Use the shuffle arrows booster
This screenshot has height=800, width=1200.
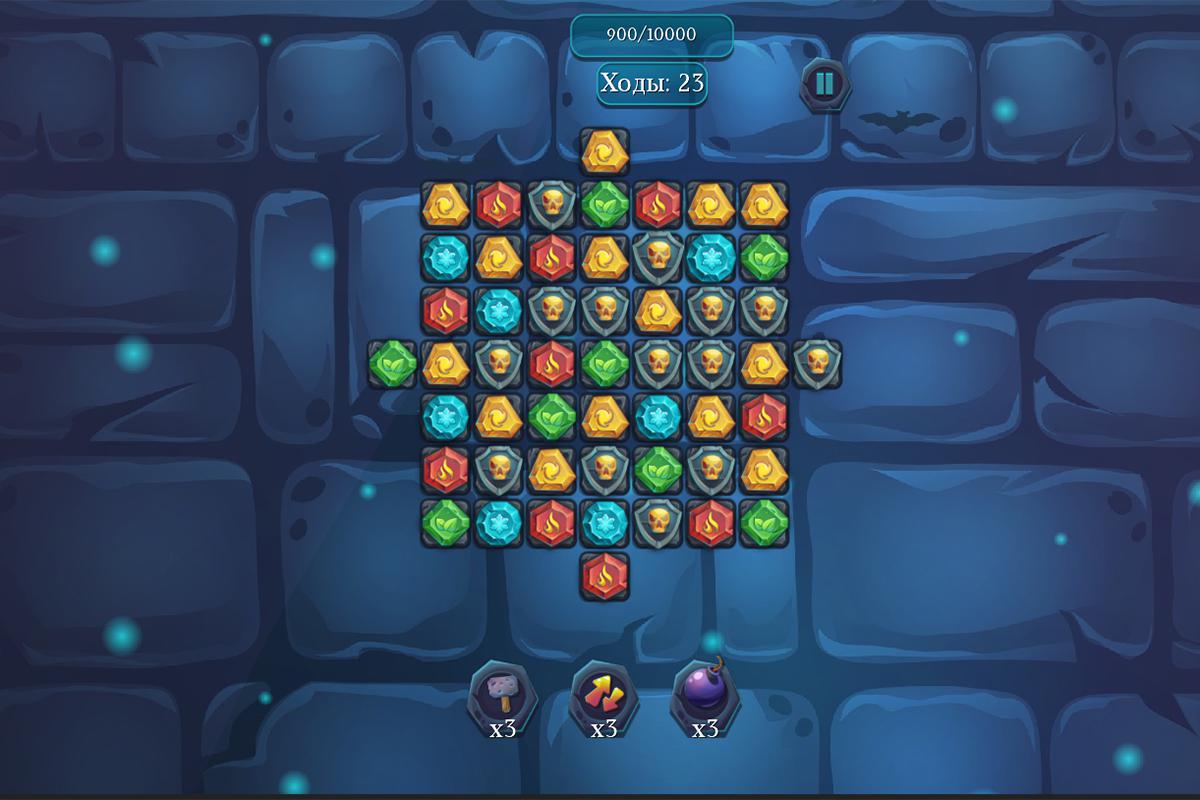[x=603, y=692]
